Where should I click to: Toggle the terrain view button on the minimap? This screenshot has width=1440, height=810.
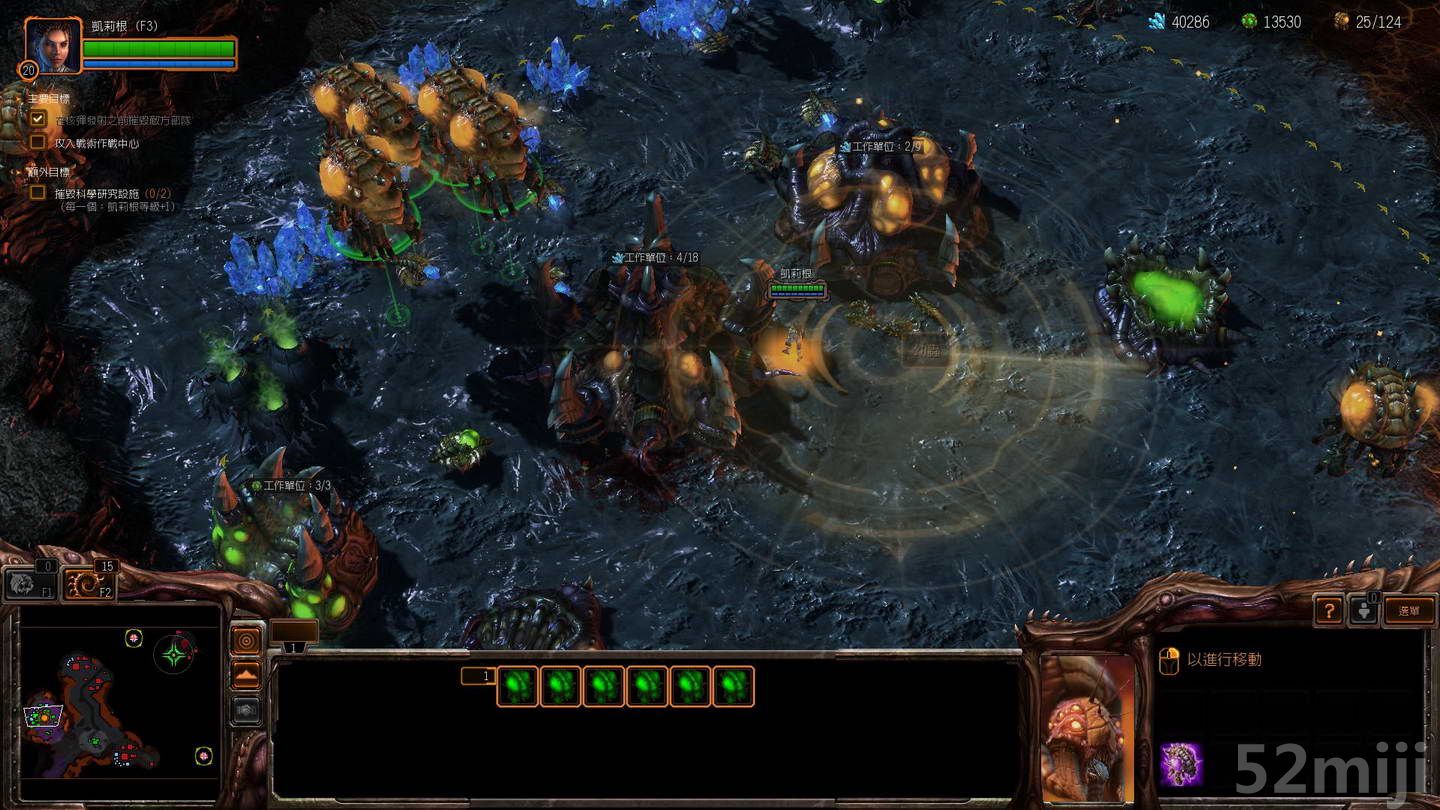(x=246, y=673)
